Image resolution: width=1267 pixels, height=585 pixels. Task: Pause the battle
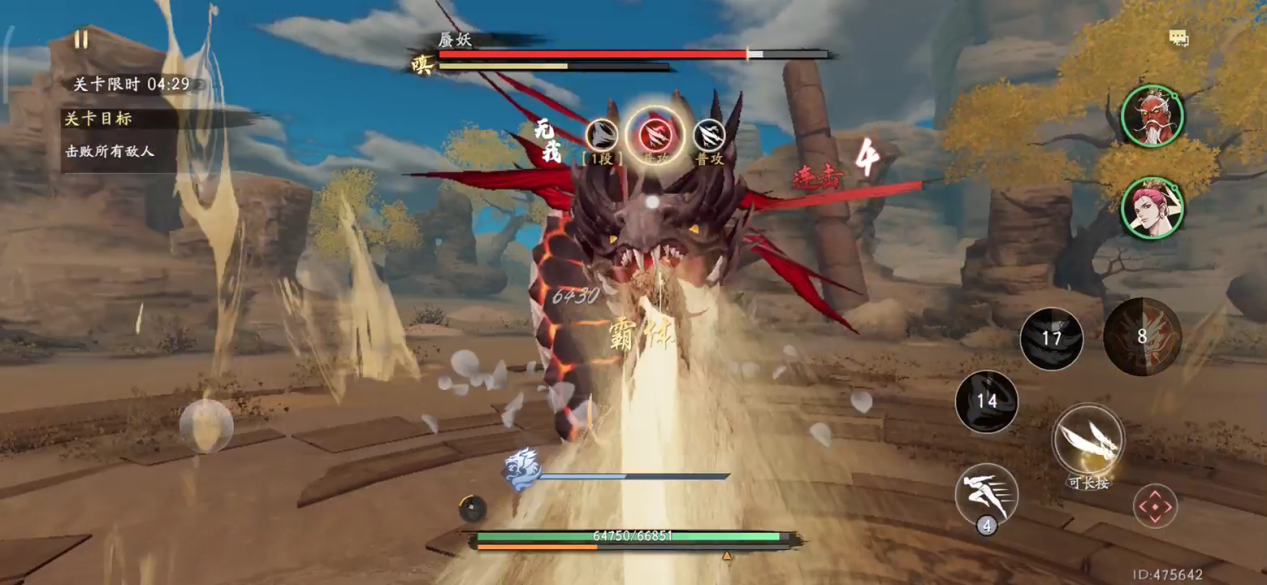click(81, 40)
